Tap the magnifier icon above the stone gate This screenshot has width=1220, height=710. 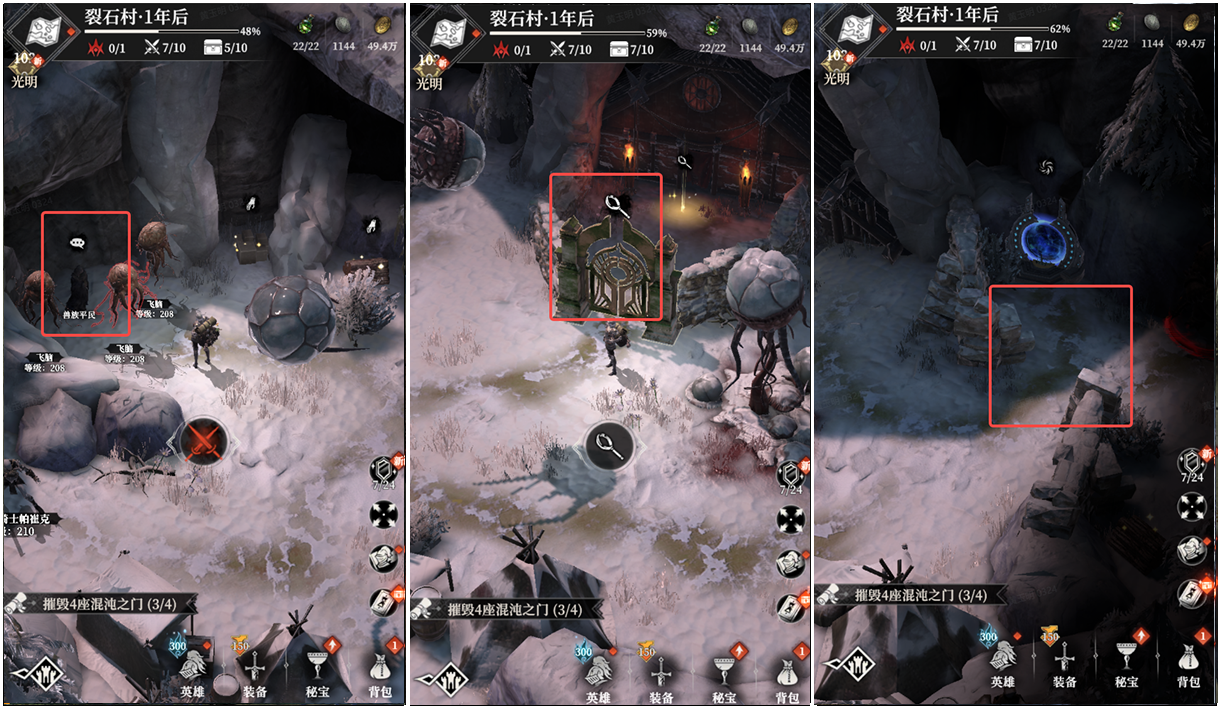[615, 206]
